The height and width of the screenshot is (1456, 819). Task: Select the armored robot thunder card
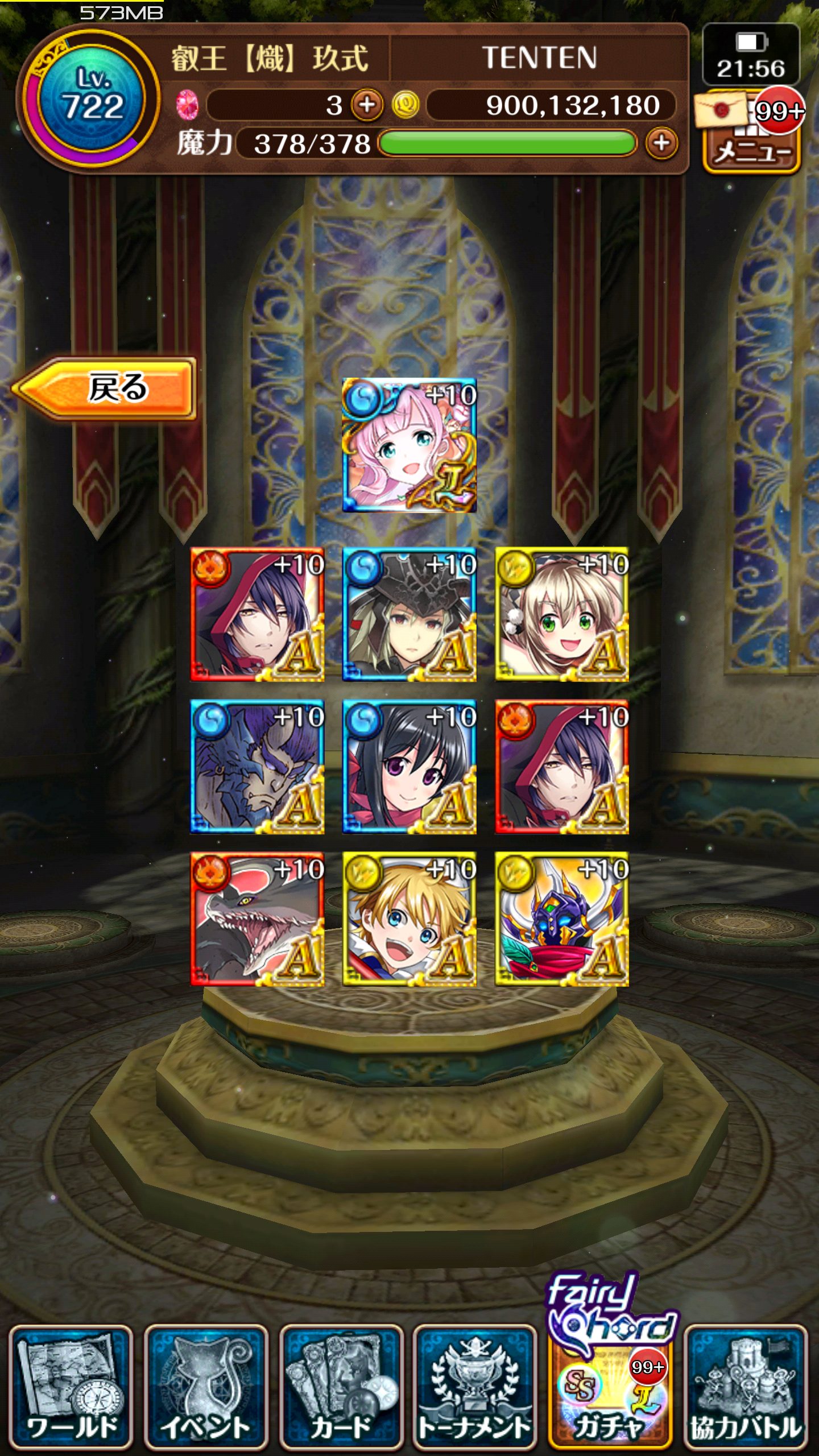562,919
